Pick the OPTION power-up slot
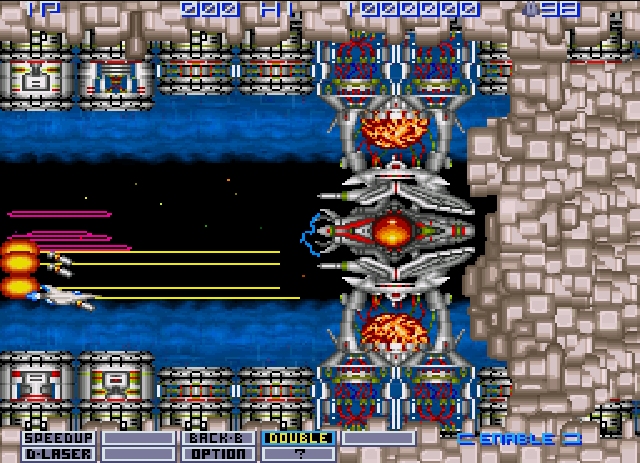640x463 pixels. (218, 454)
